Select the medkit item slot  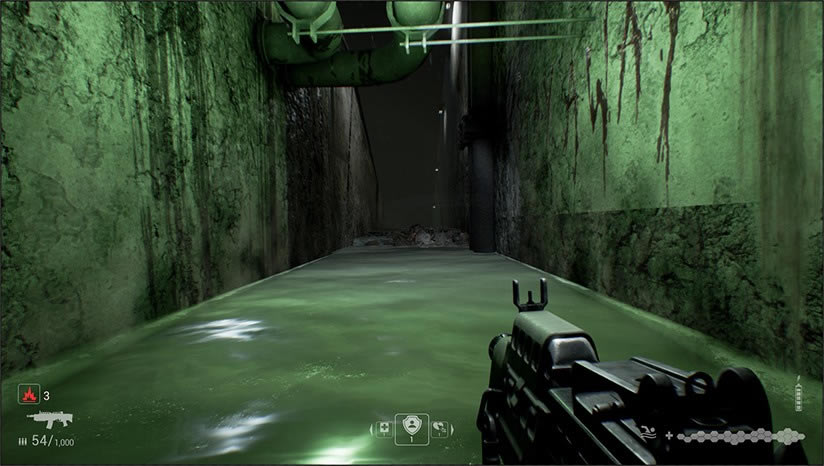[384, 428]
